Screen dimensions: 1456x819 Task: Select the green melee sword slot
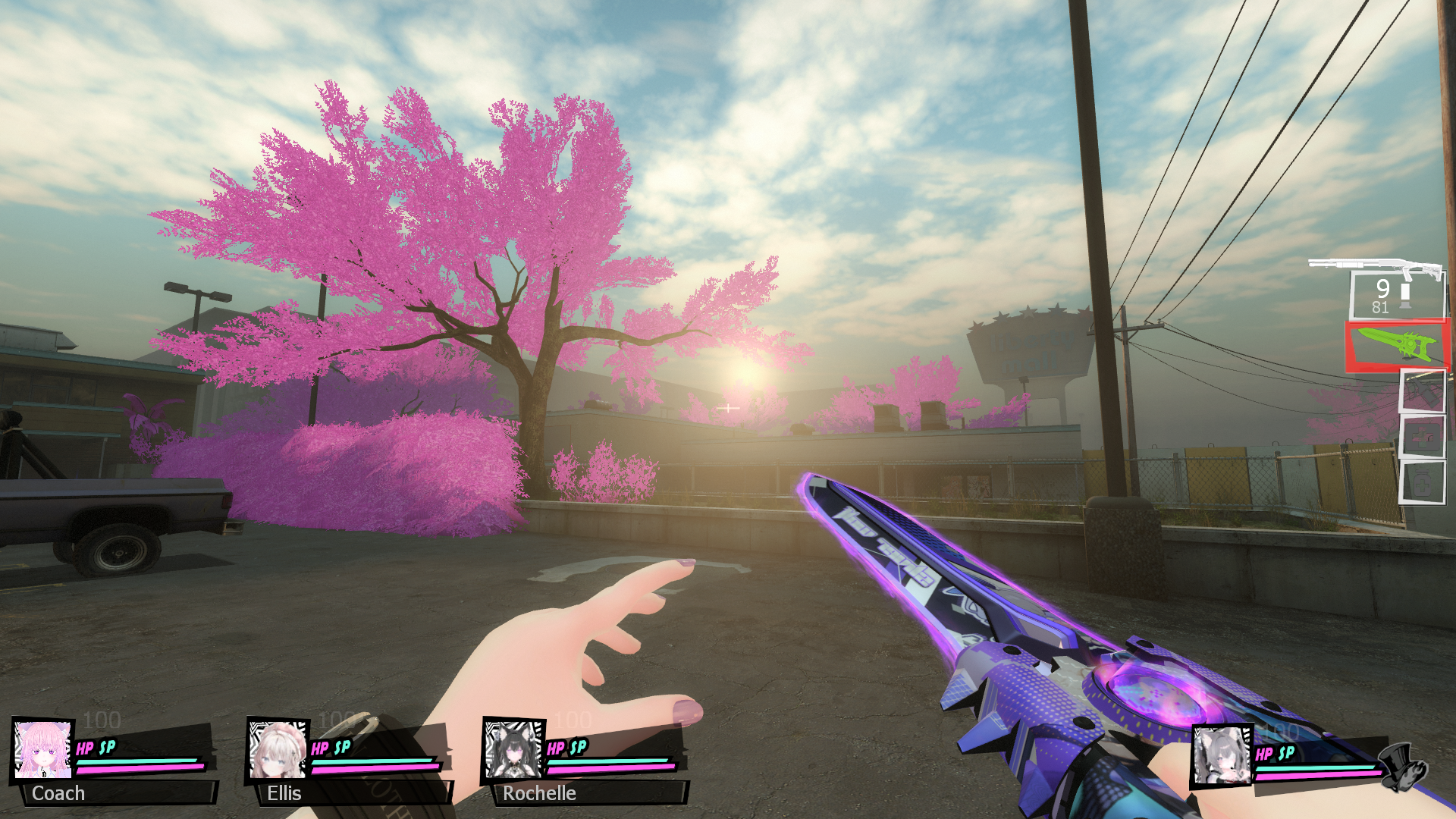1396,346
